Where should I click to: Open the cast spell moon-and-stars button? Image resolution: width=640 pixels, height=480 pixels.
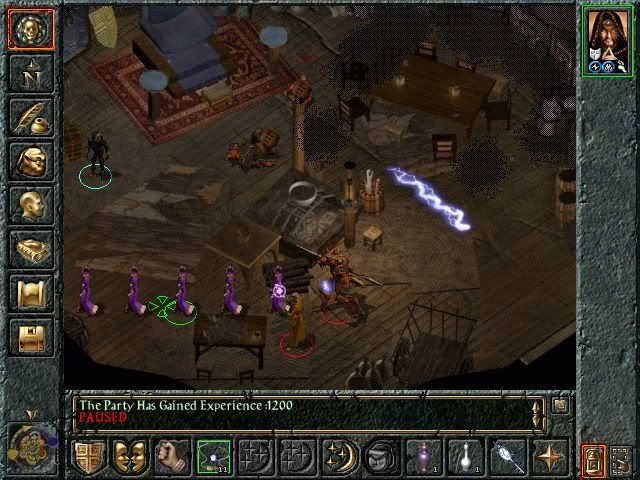(340, 458)
